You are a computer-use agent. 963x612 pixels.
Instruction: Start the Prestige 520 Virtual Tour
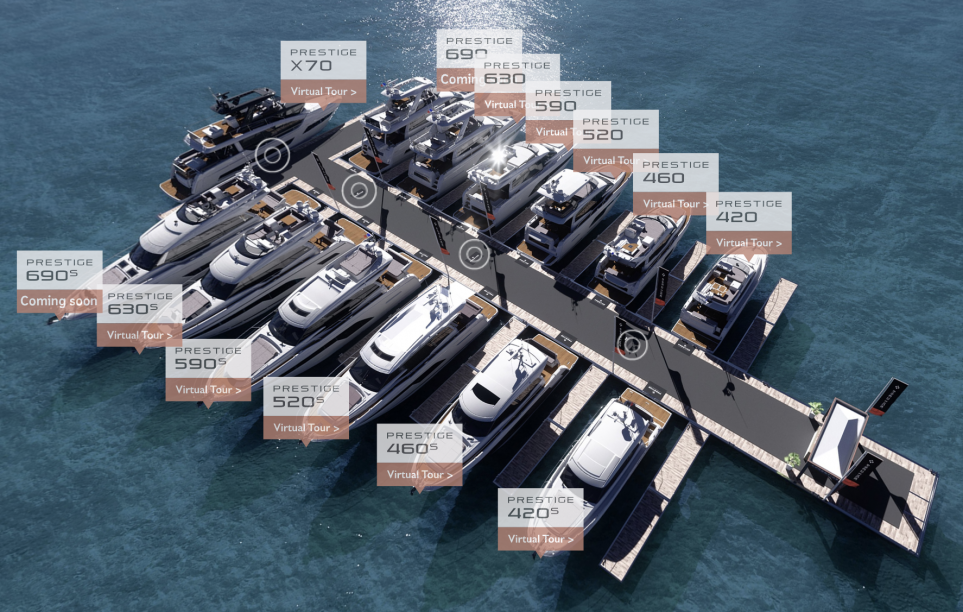(614, 160)
